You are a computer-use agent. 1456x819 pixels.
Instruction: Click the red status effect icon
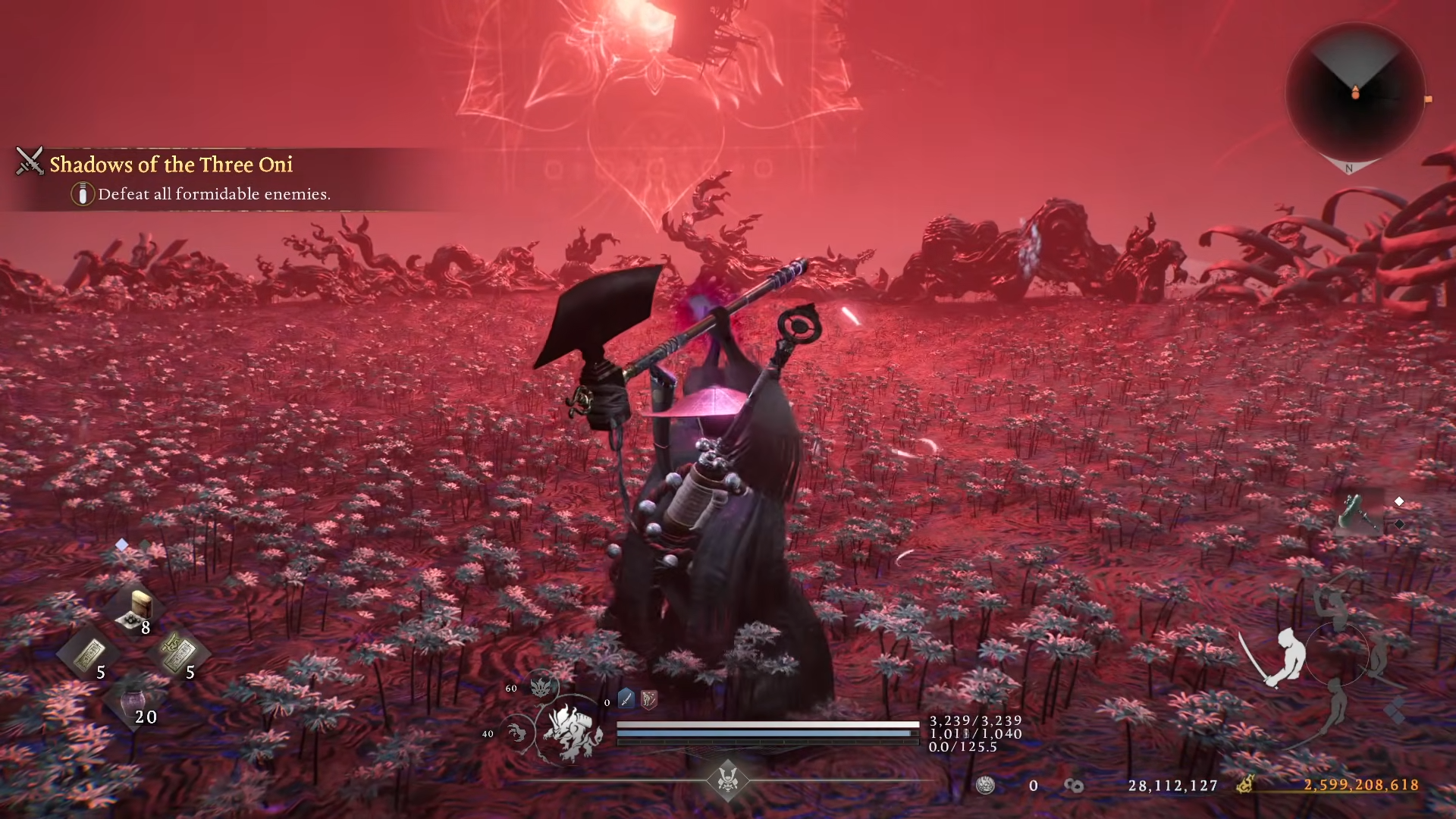pyautogui.click(x=648, y=699)
